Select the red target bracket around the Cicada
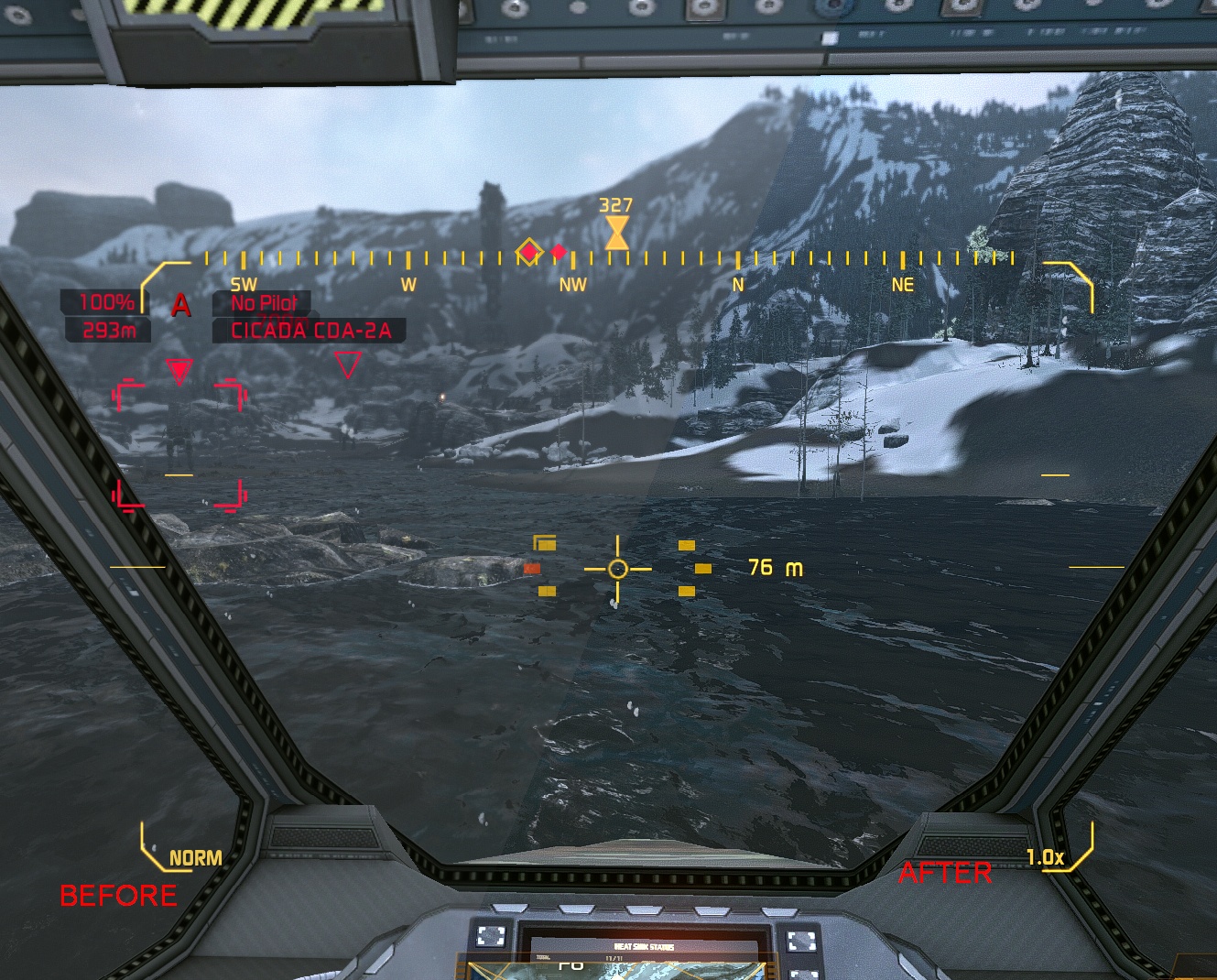 (x=179, y=444)
